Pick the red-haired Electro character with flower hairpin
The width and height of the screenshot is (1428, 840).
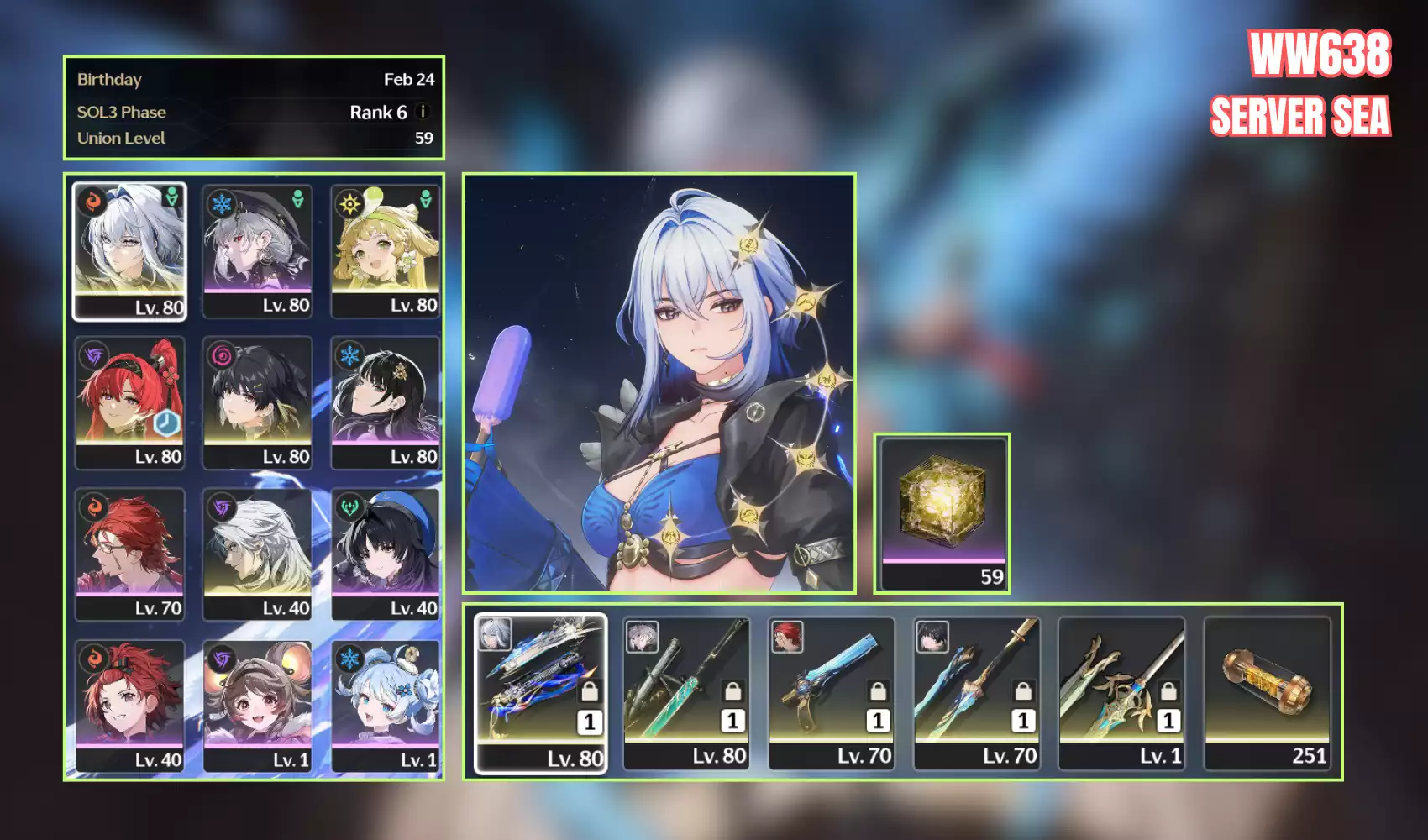(129, 402)
